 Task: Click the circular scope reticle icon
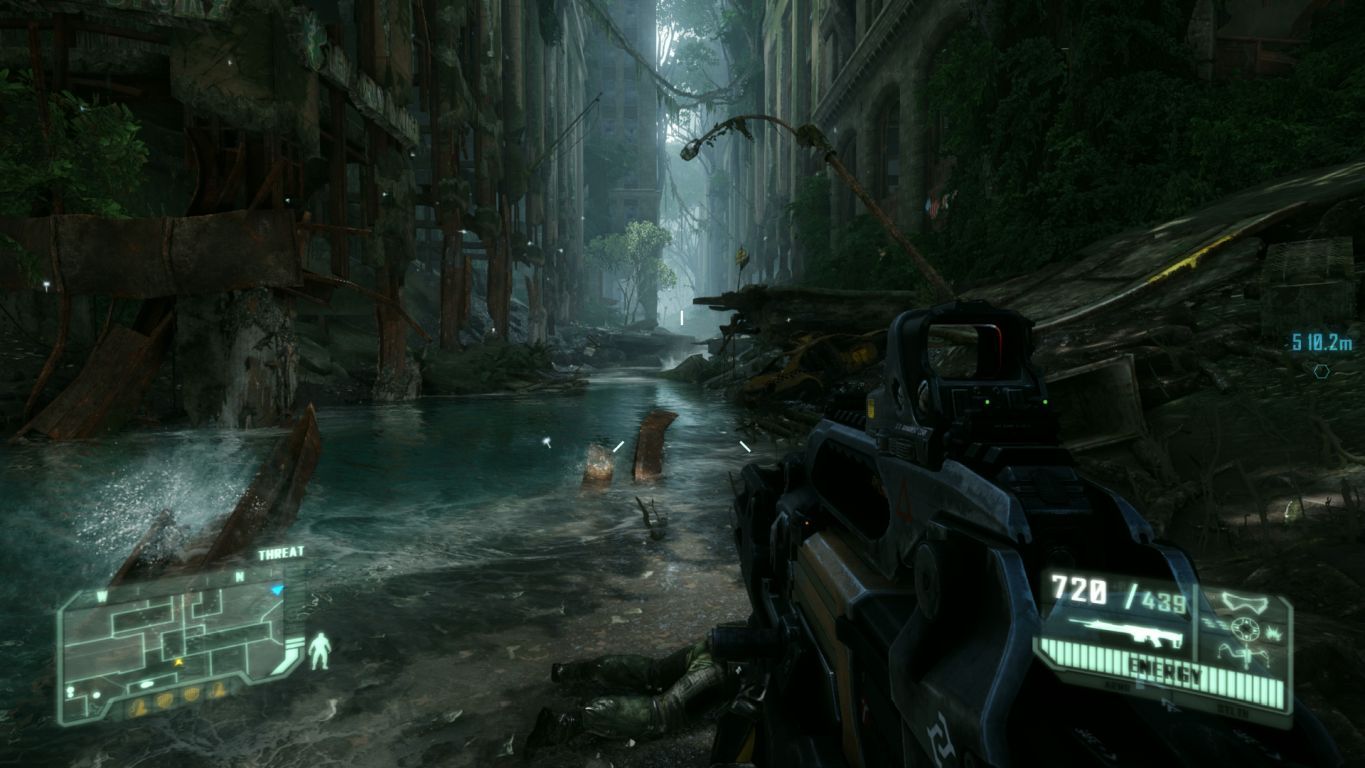click(1246, 628)
